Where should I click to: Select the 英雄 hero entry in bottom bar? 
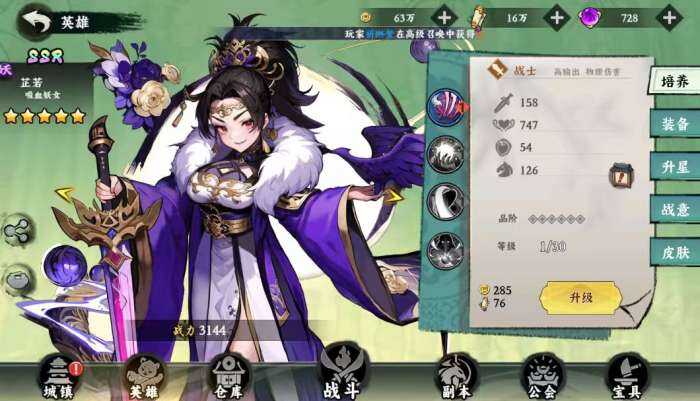coord(144,379)
